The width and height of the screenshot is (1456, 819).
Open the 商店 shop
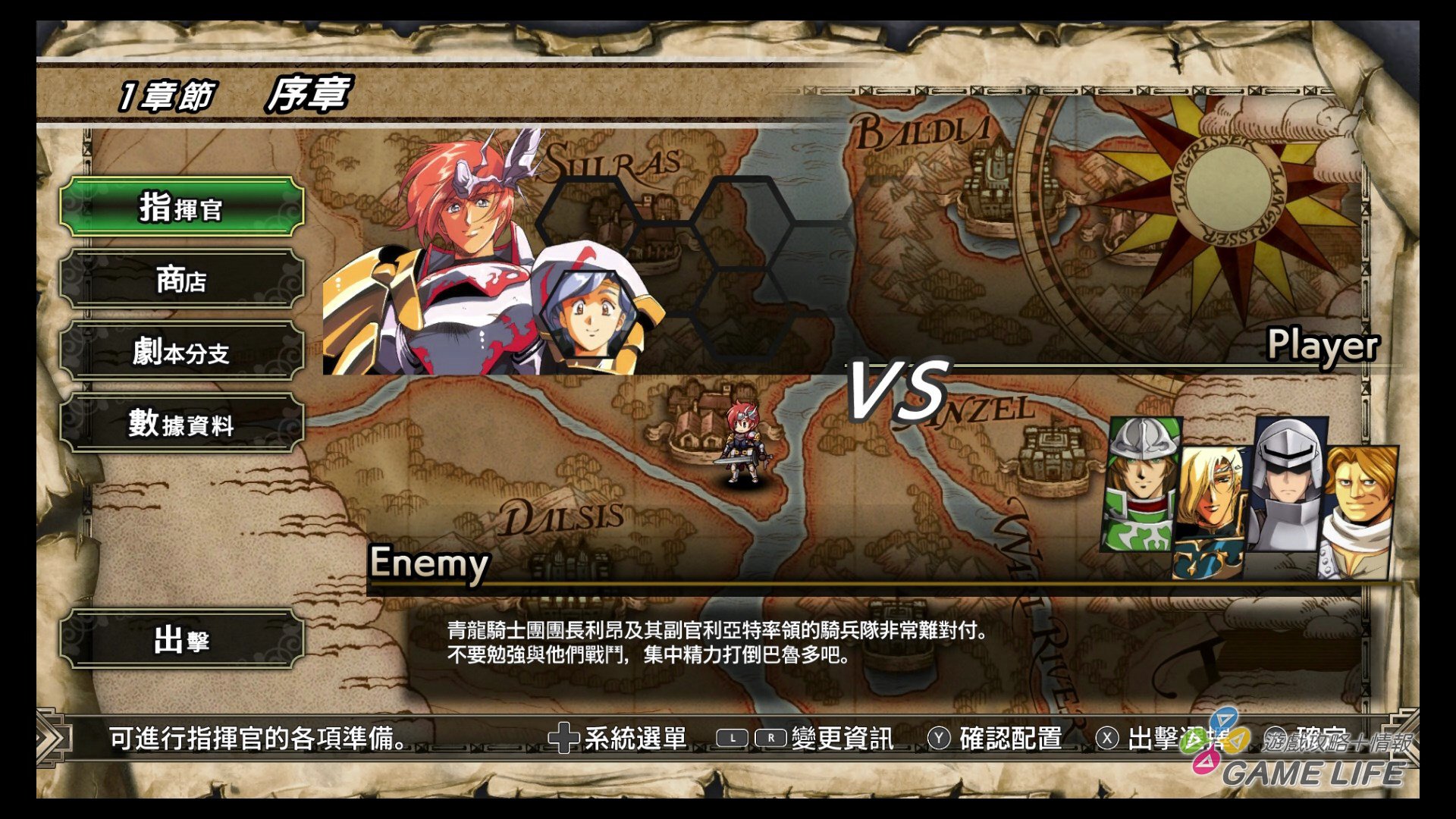click(182, 279)
